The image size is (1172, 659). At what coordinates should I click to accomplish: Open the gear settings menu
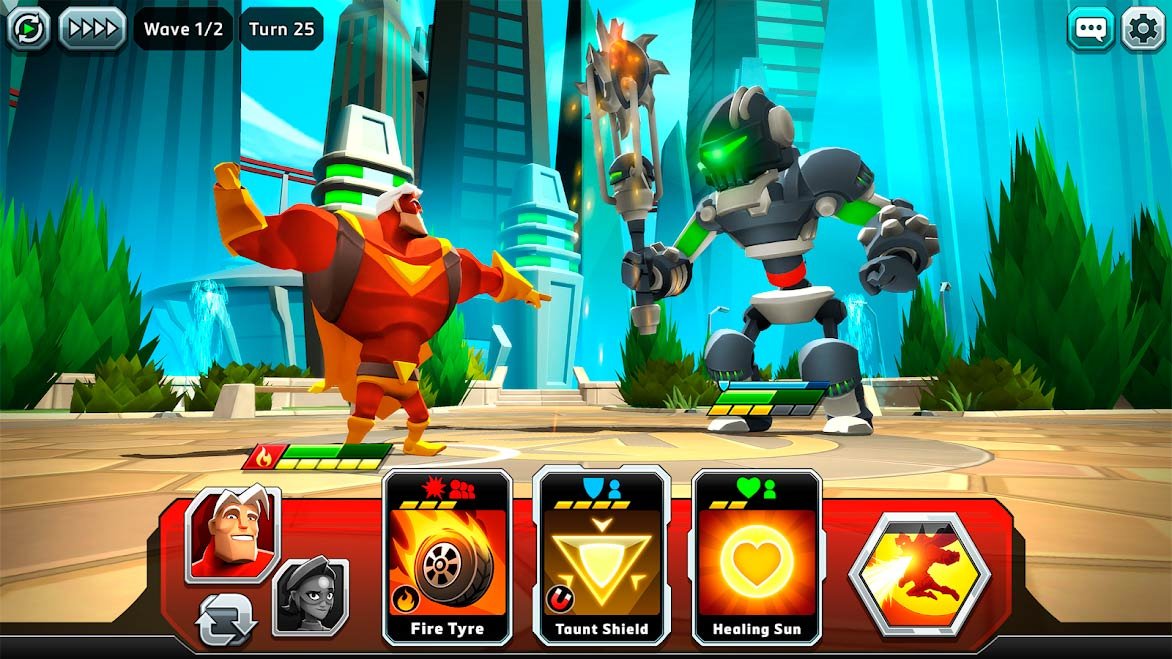click(1143, 28)
